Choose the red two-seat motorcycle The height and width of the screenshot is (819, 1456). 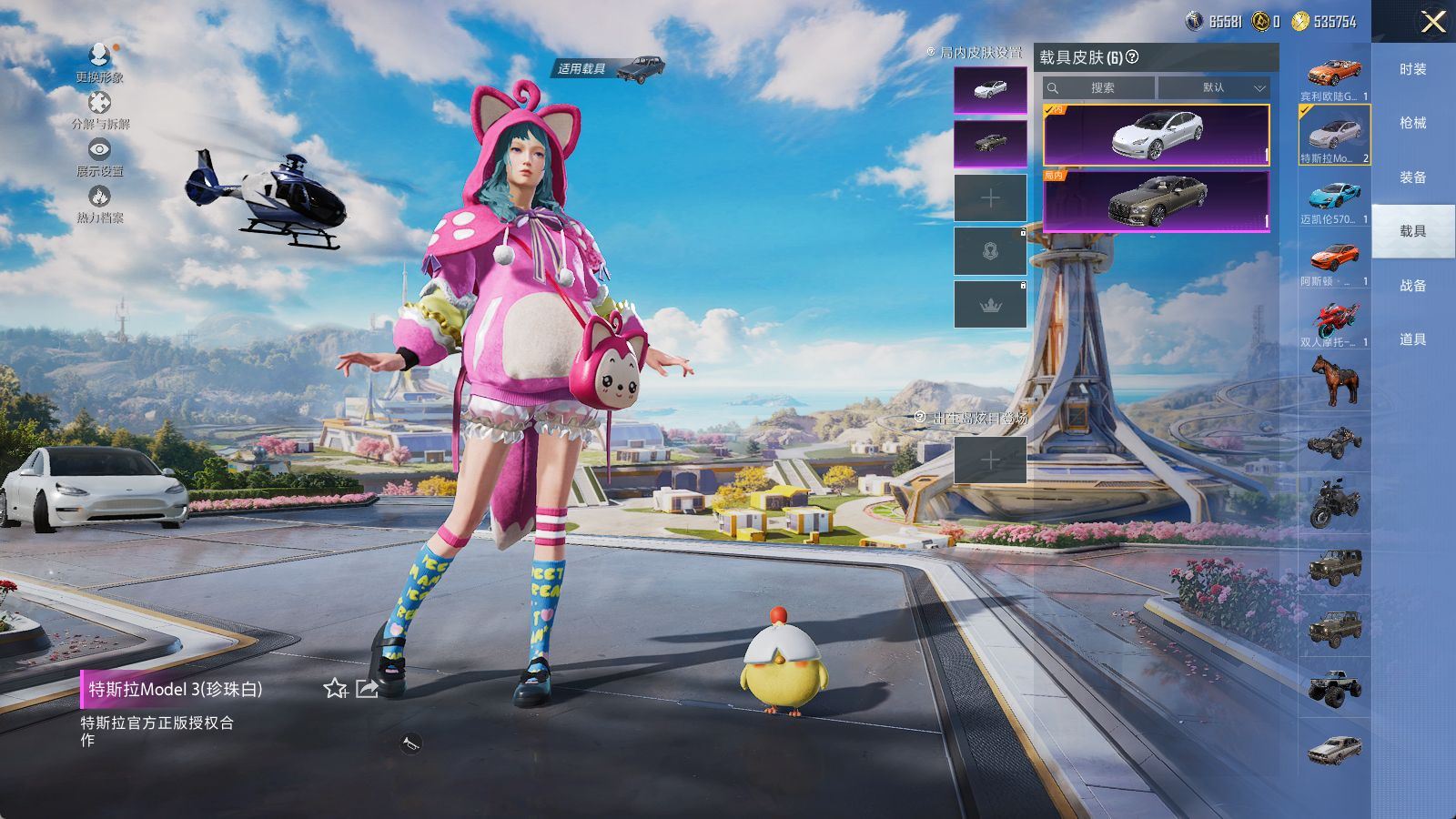1334,321
